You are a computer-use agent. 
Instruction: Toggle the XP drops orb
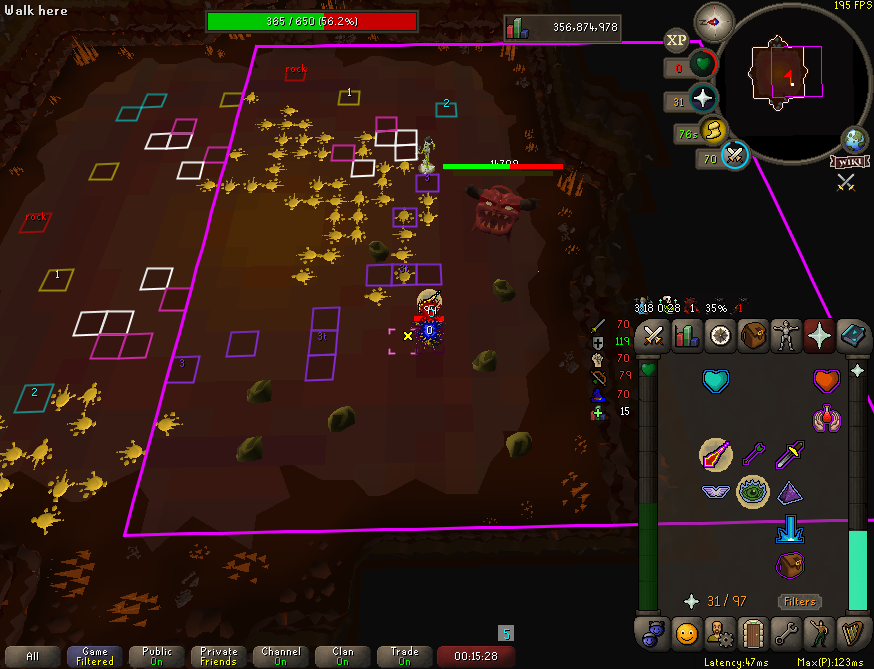tap(676, 41)
